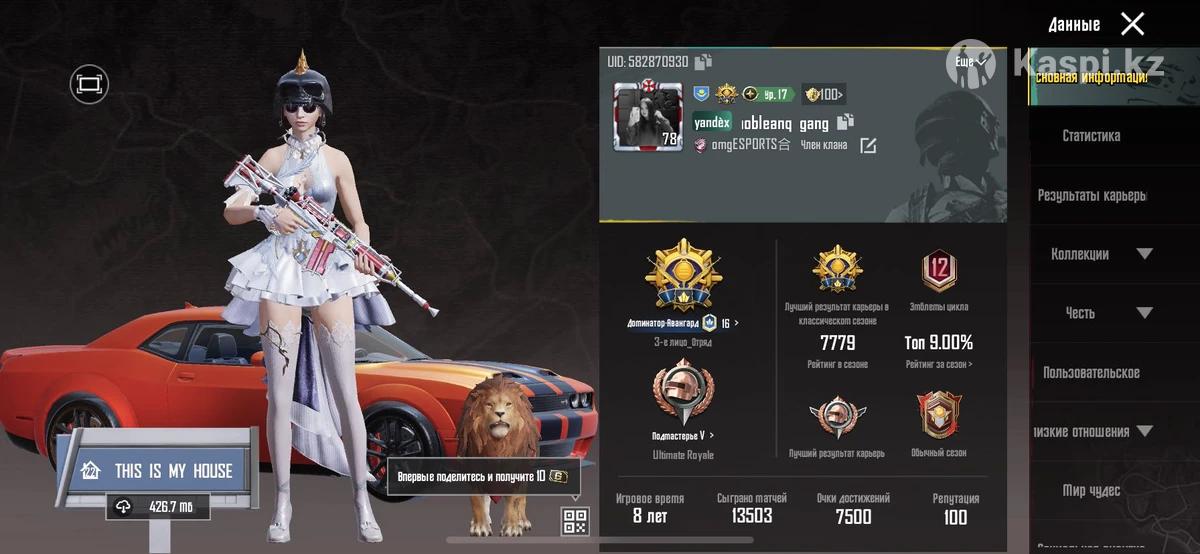
Task: Select the Честь tab
Action: (x=1080, y=313)
